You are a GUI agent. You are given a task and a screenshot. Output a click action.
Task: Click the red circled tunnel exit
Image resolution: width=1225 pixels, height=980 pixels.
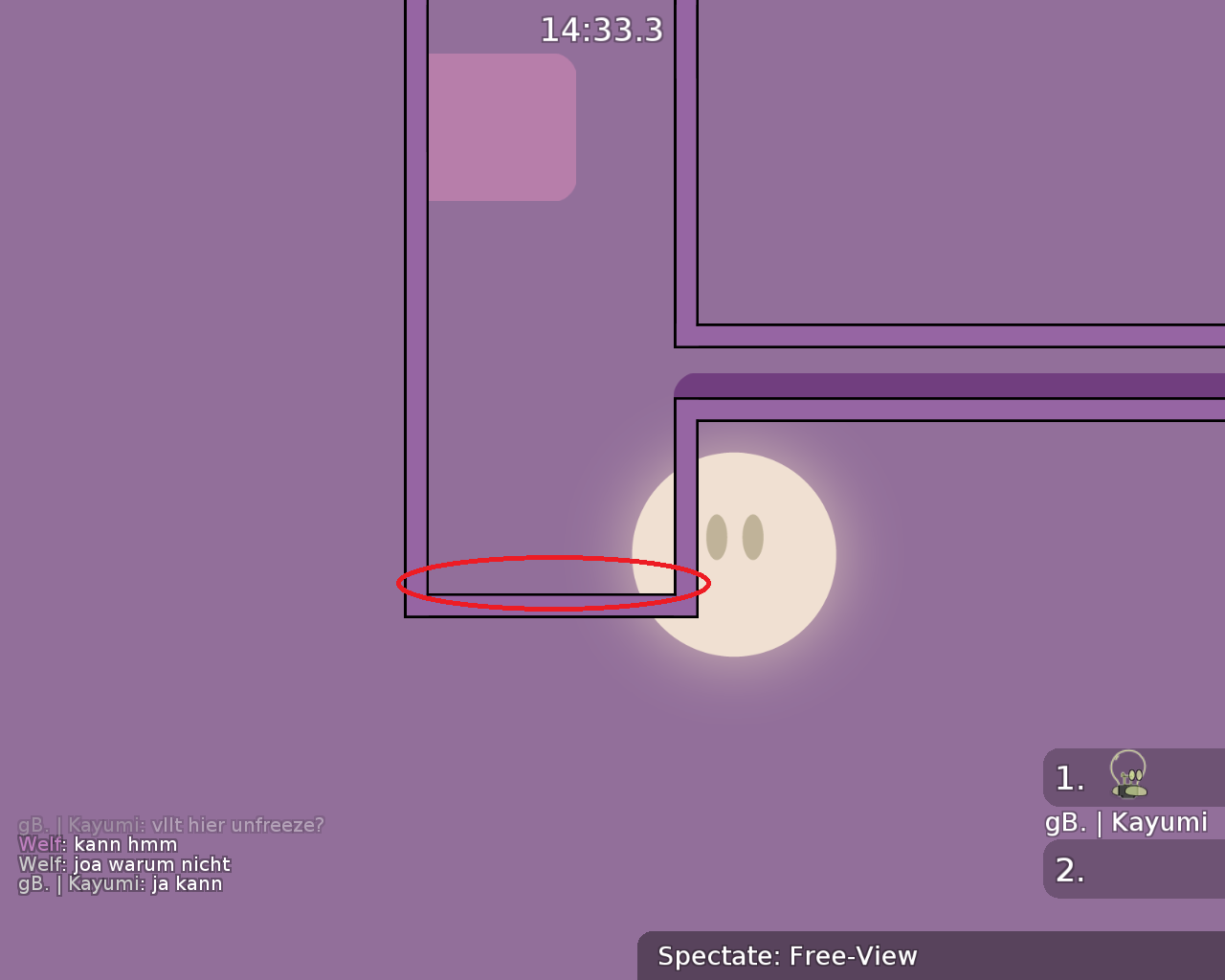[x=553, y=582]
